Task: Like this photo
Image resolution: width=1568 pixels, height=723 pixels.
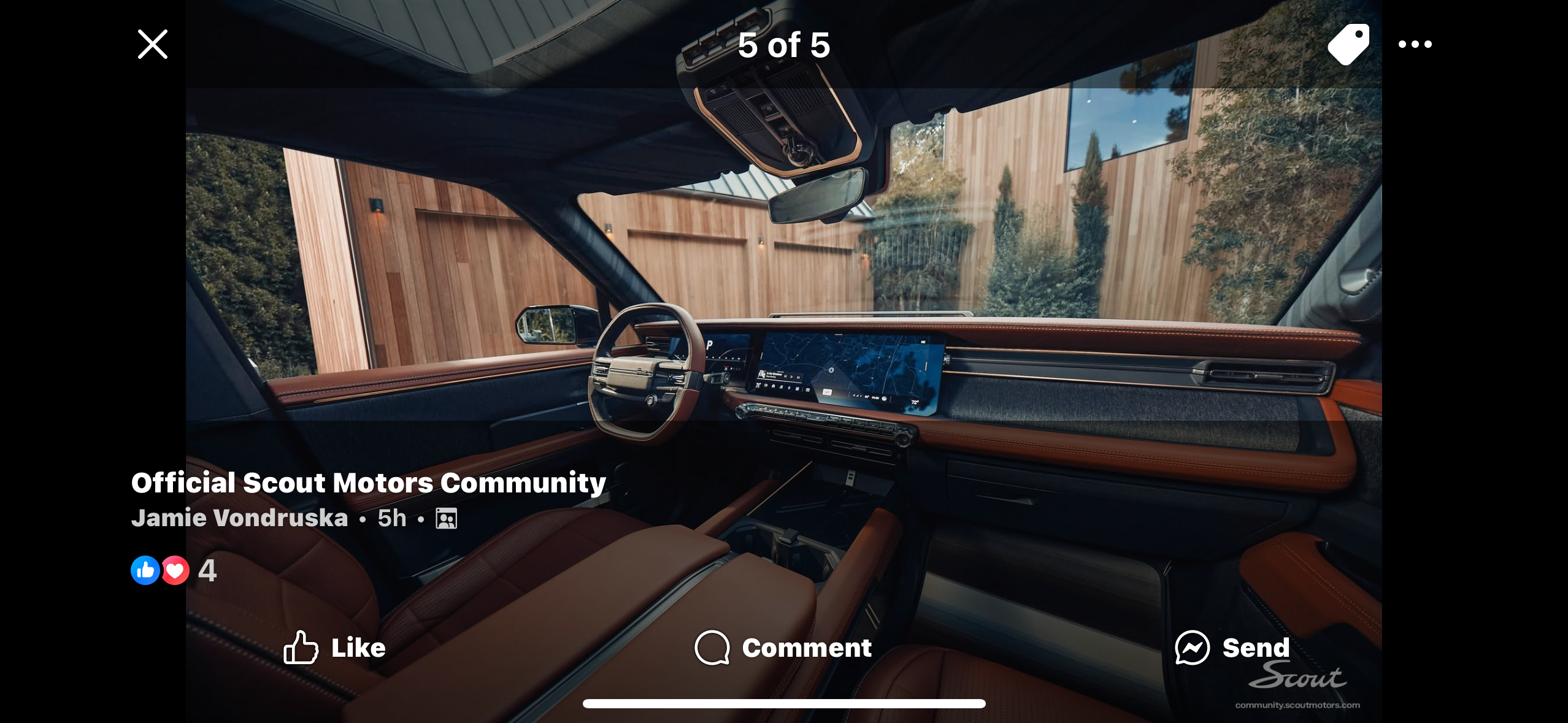Action: point(335,648)
